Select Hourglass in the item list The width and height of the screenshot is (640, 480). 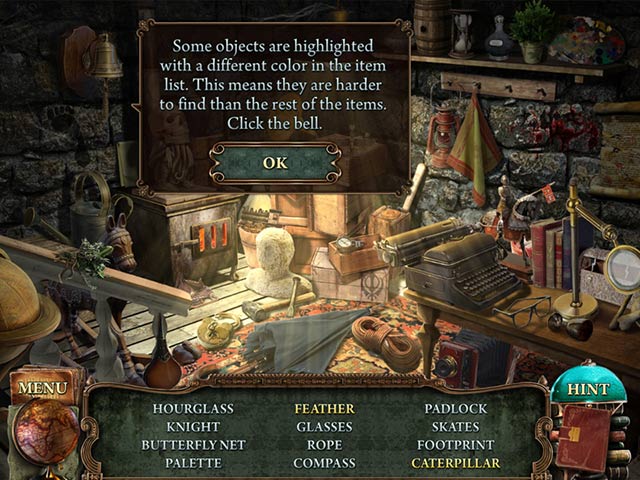tap(193, 409)
